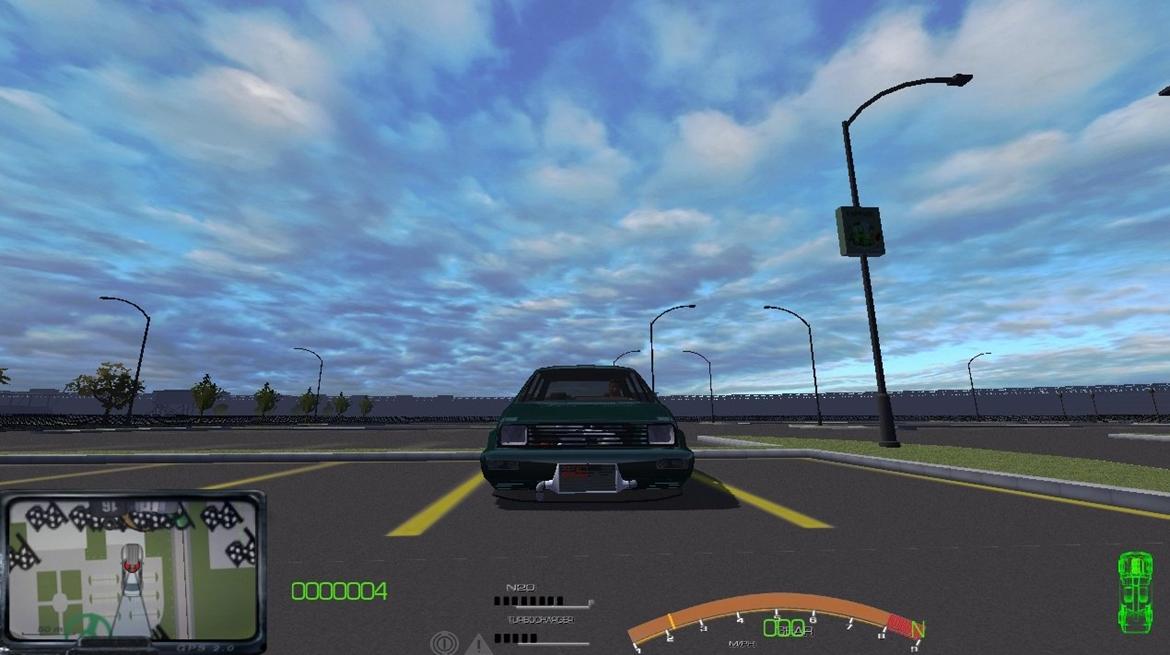Open the GPS minimap
The height and width of the screenshot is (655, 1170).
pos(132,568)
